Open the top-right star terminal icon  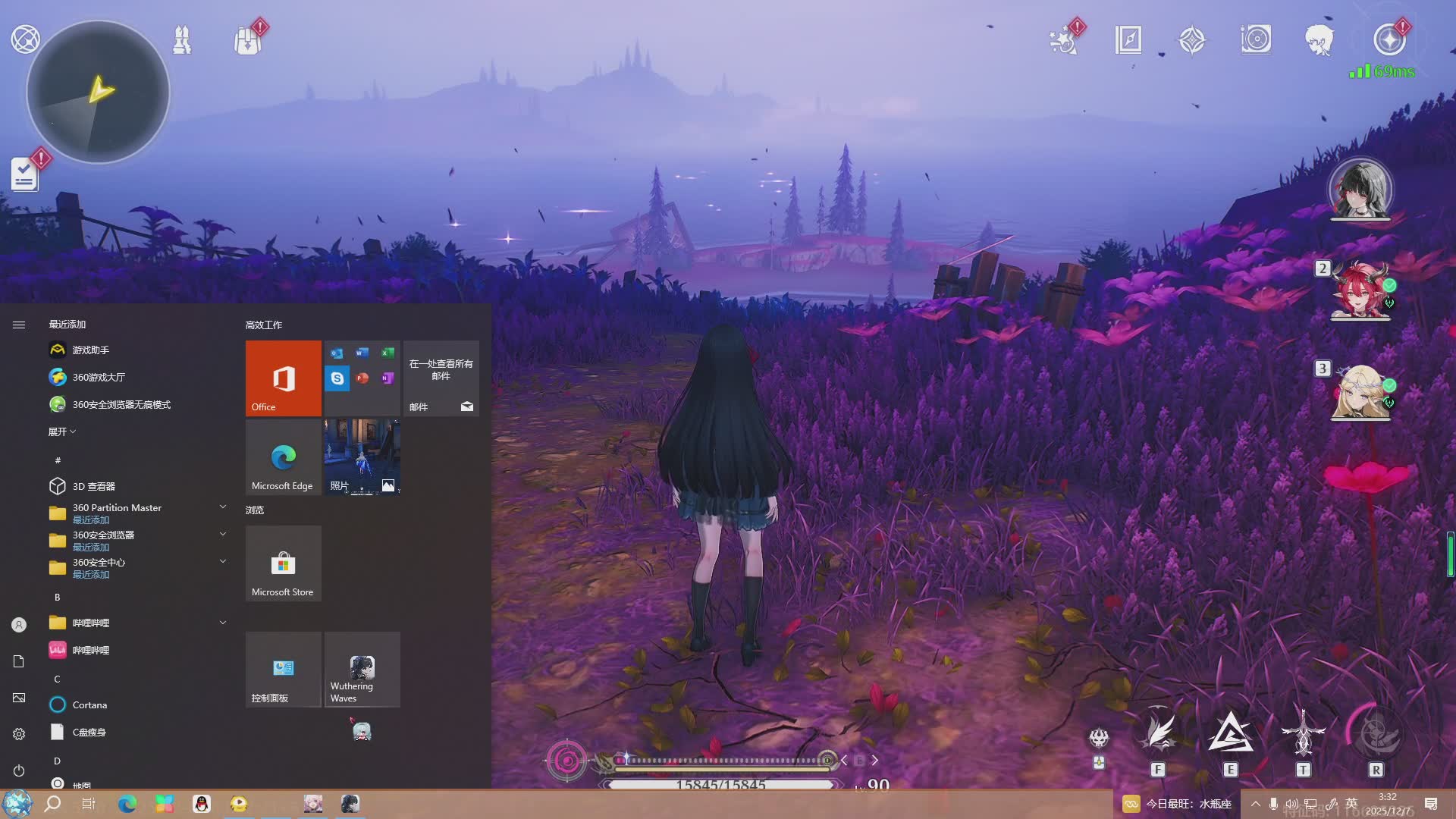coord(1389,39)
